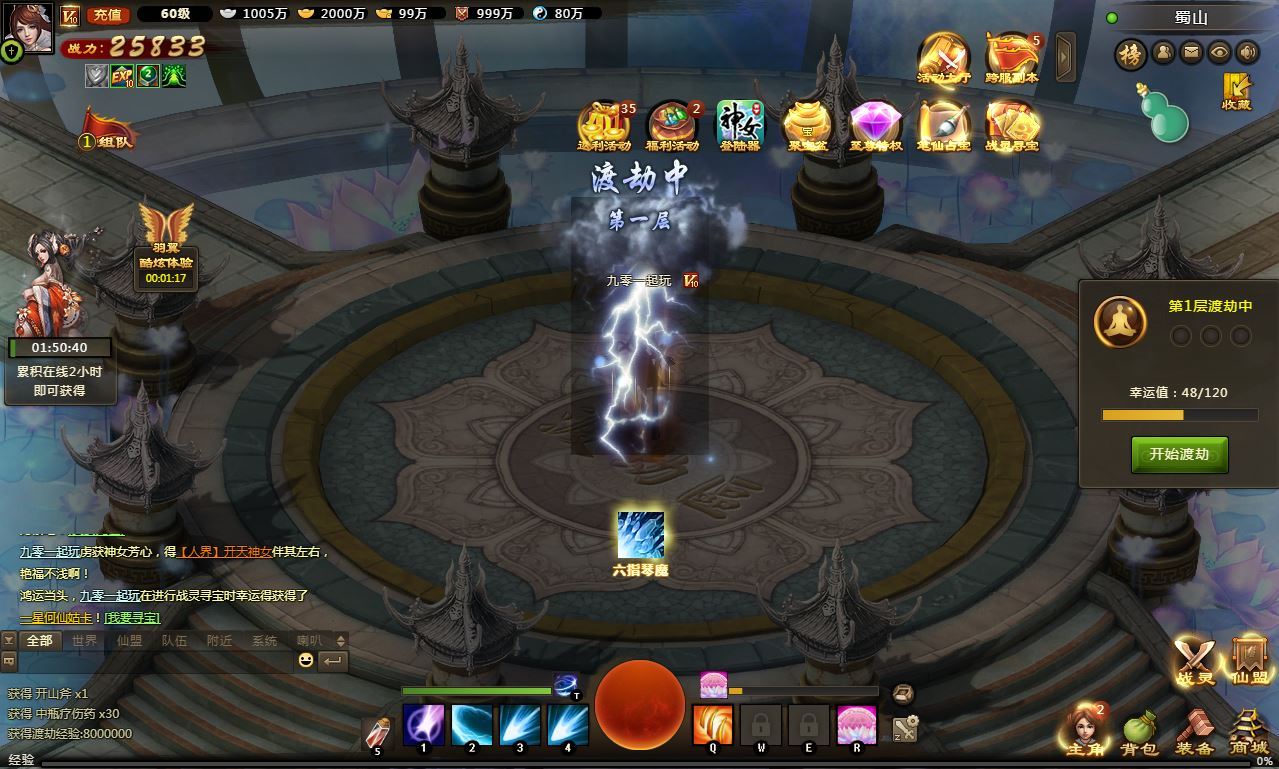Open the 充值 recharge button
The width and height of the screenshot is (1279, 769).
107,14
